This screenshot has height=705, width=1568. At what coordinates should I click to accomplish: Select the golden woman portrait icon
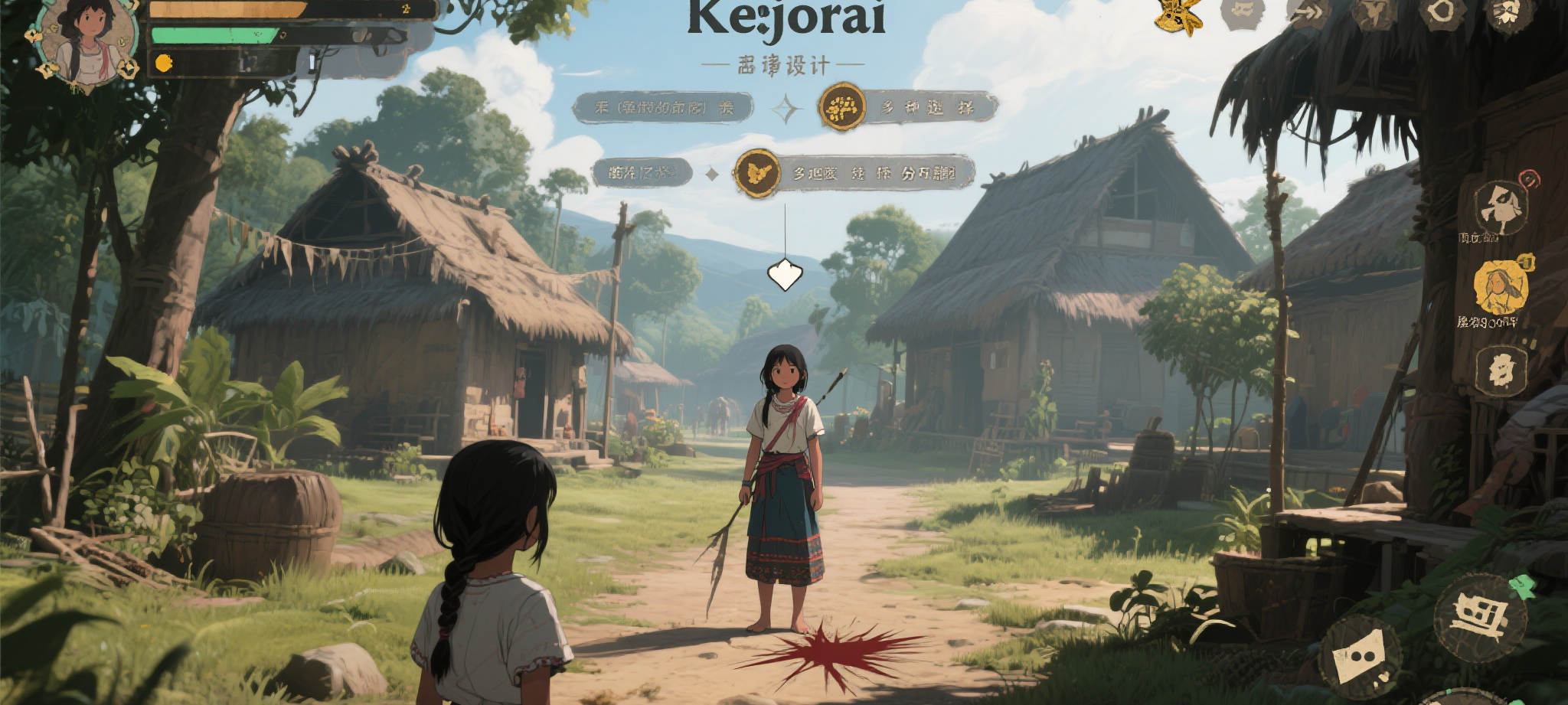1500,287
